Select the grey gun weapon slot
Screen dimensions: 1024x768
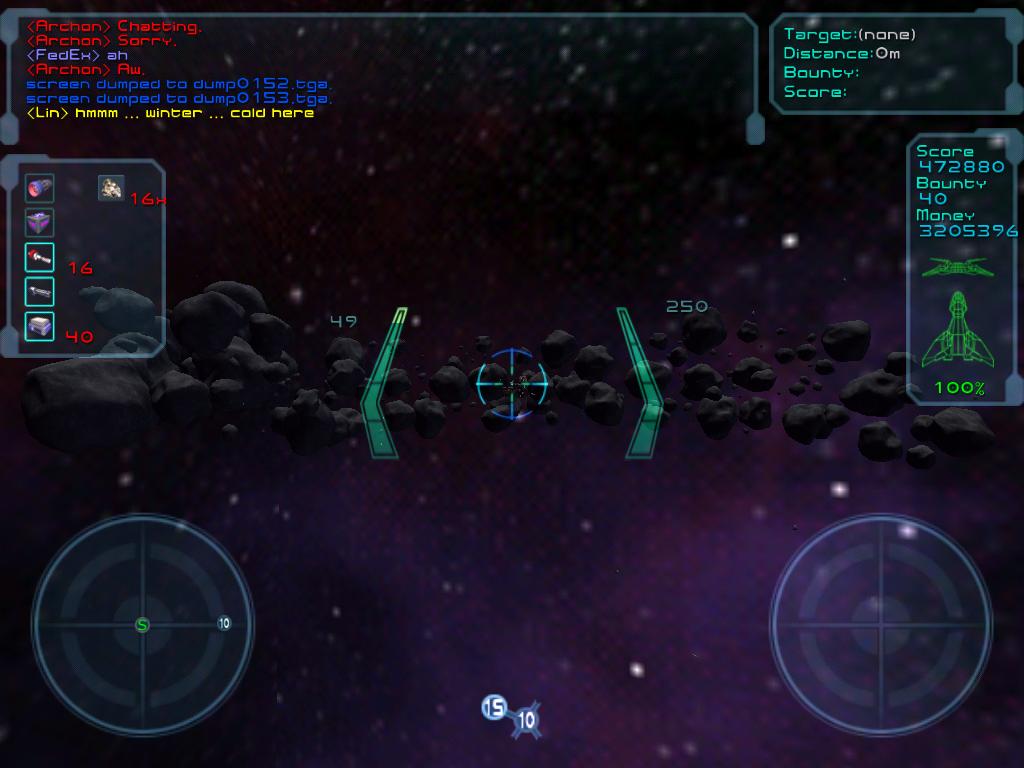pos(40,291)
